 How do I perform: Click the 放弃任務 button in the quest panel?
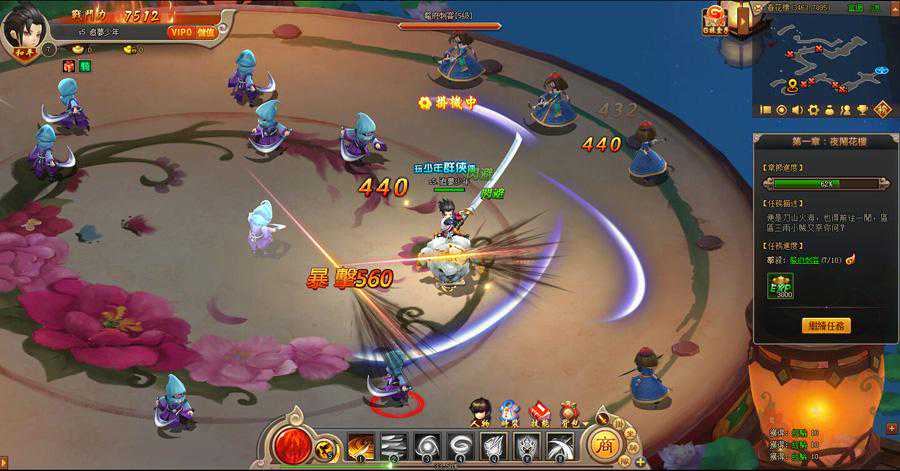click(x=826, y=325)
